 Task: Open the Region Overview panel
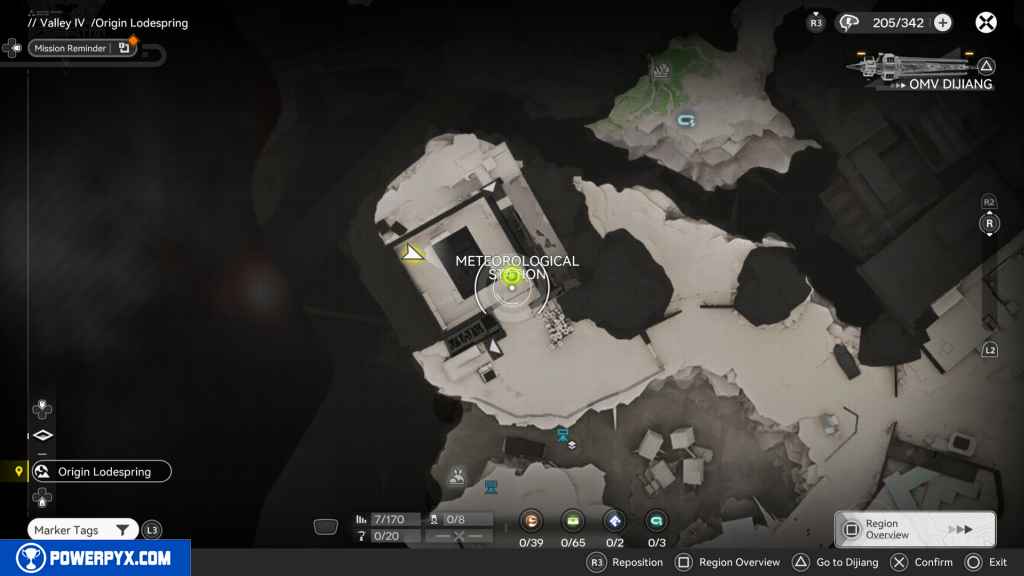pyautogui.click(x=914, y=529)
